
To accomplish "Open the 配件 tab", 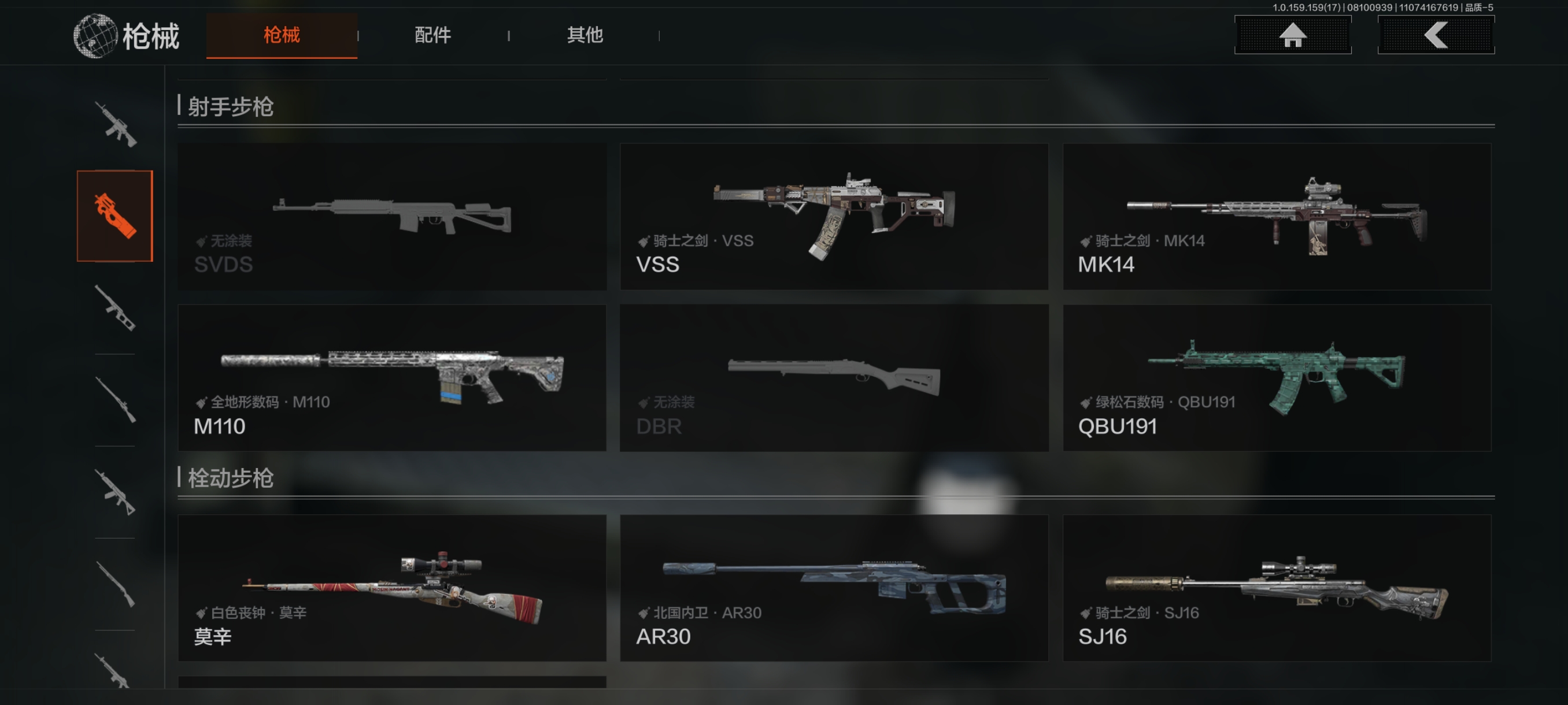I will point(433,35).
